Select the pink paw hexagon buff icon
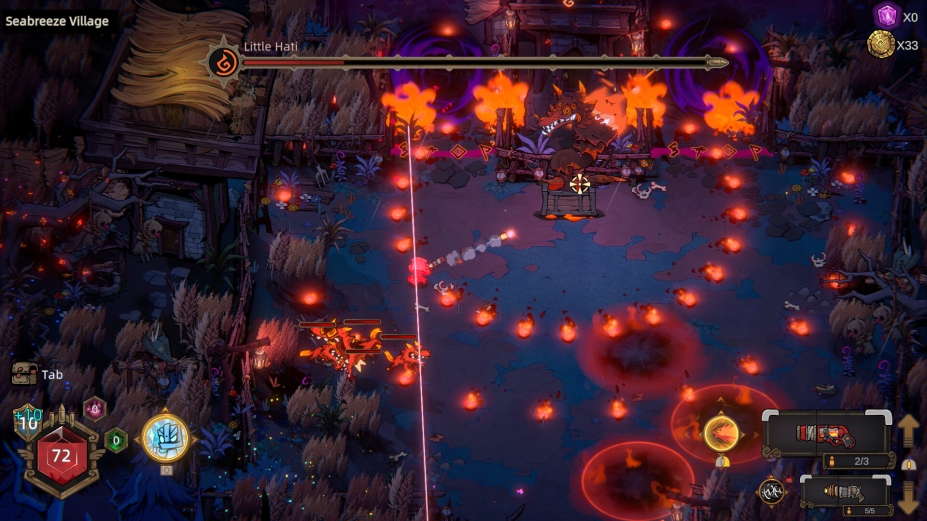 pyautogui.click(x=94, y=408)
